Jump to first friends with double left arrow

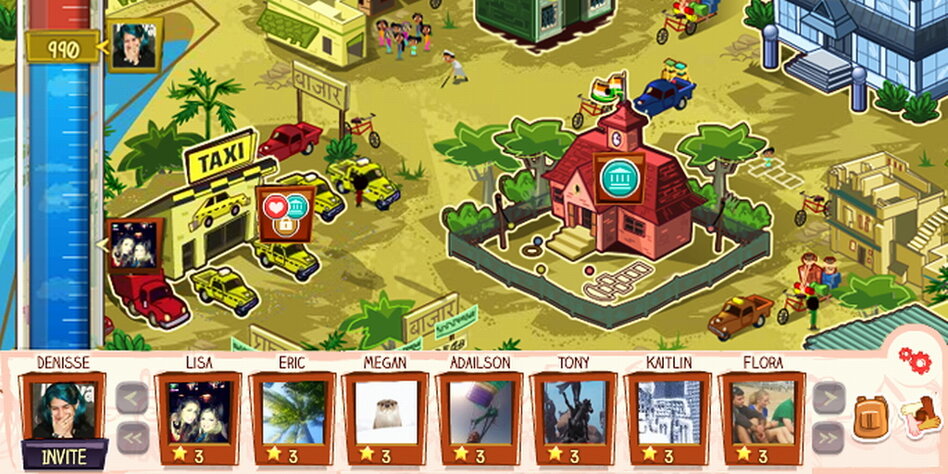(132, 437)
